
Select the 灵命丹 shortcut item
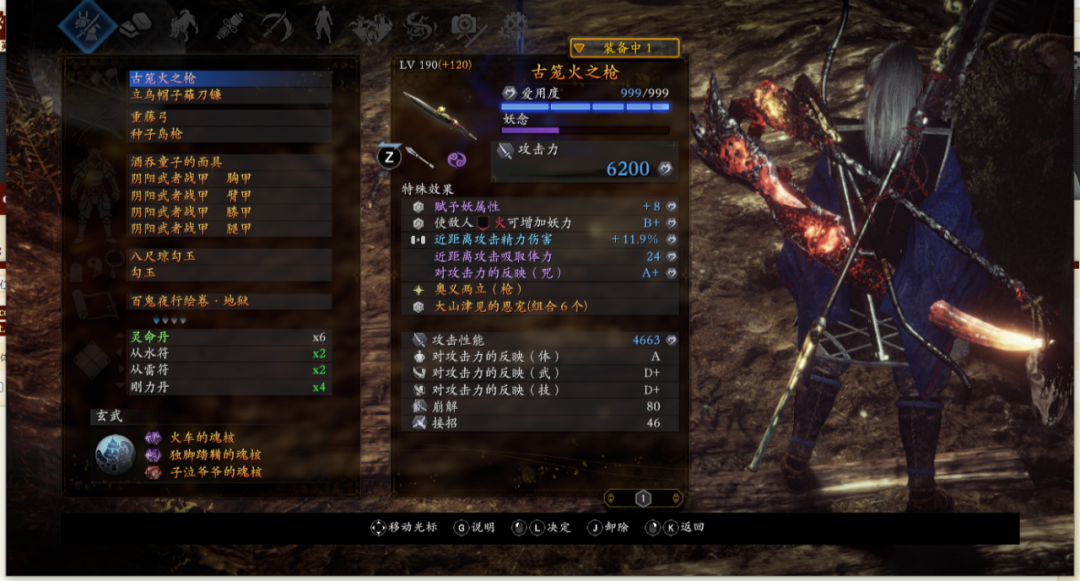pos(230,337)
